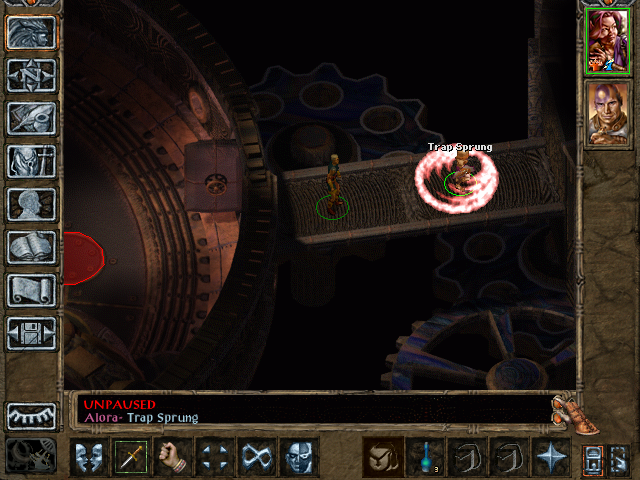Open the priest scroll

point(32,290)
